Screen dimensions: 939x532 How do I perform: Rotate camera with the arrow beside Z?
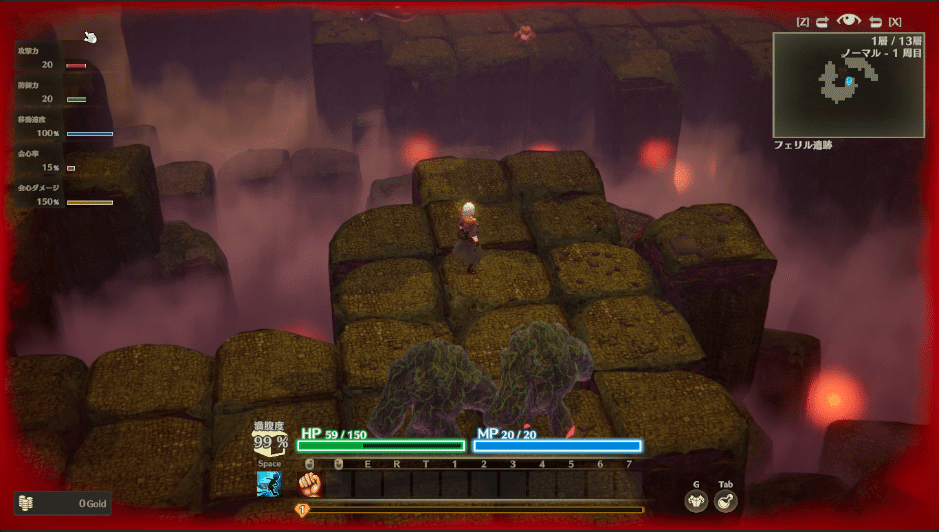823,21
